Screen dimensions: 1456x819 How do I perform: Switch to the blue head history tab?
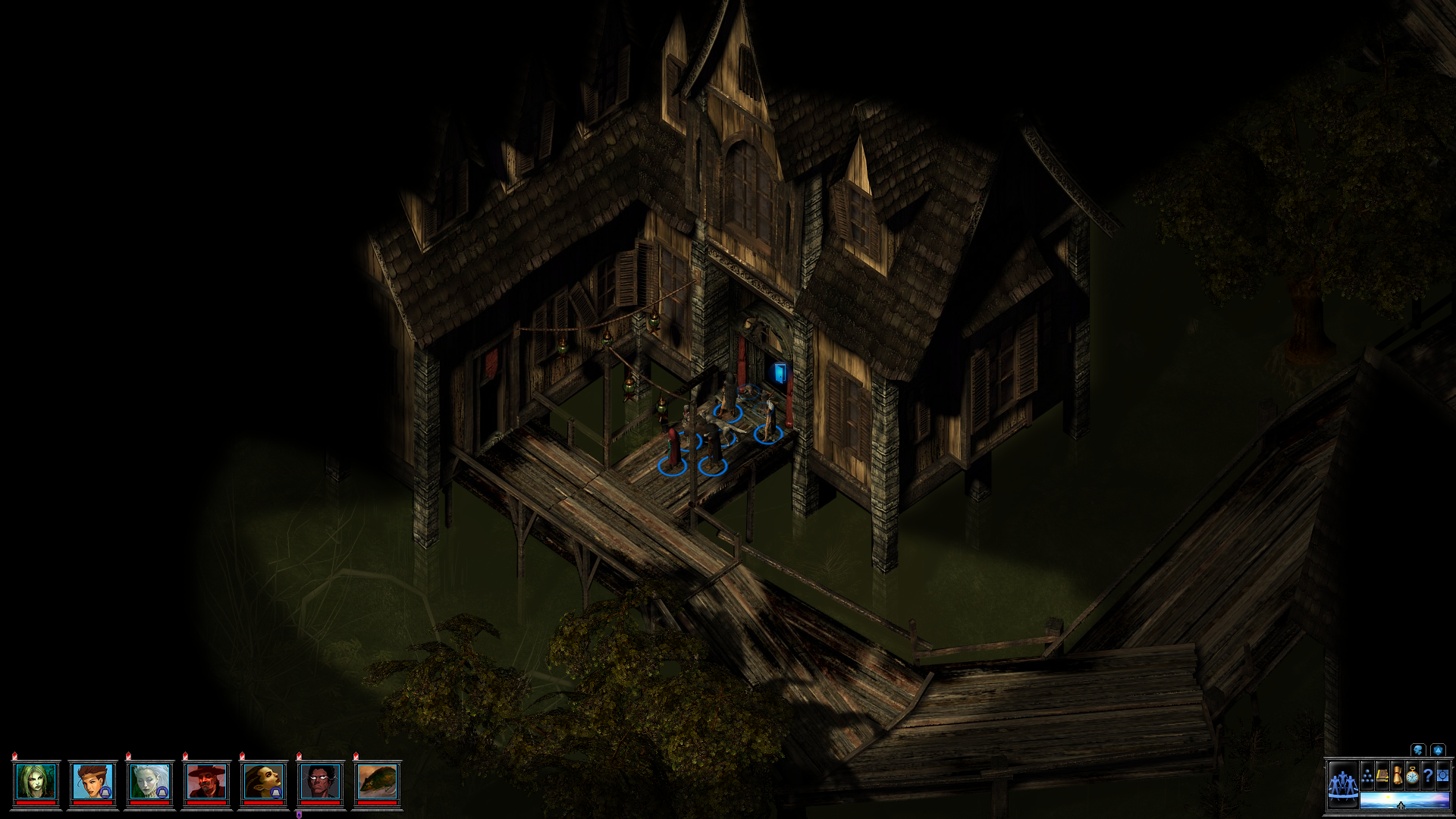(1417, 750)
